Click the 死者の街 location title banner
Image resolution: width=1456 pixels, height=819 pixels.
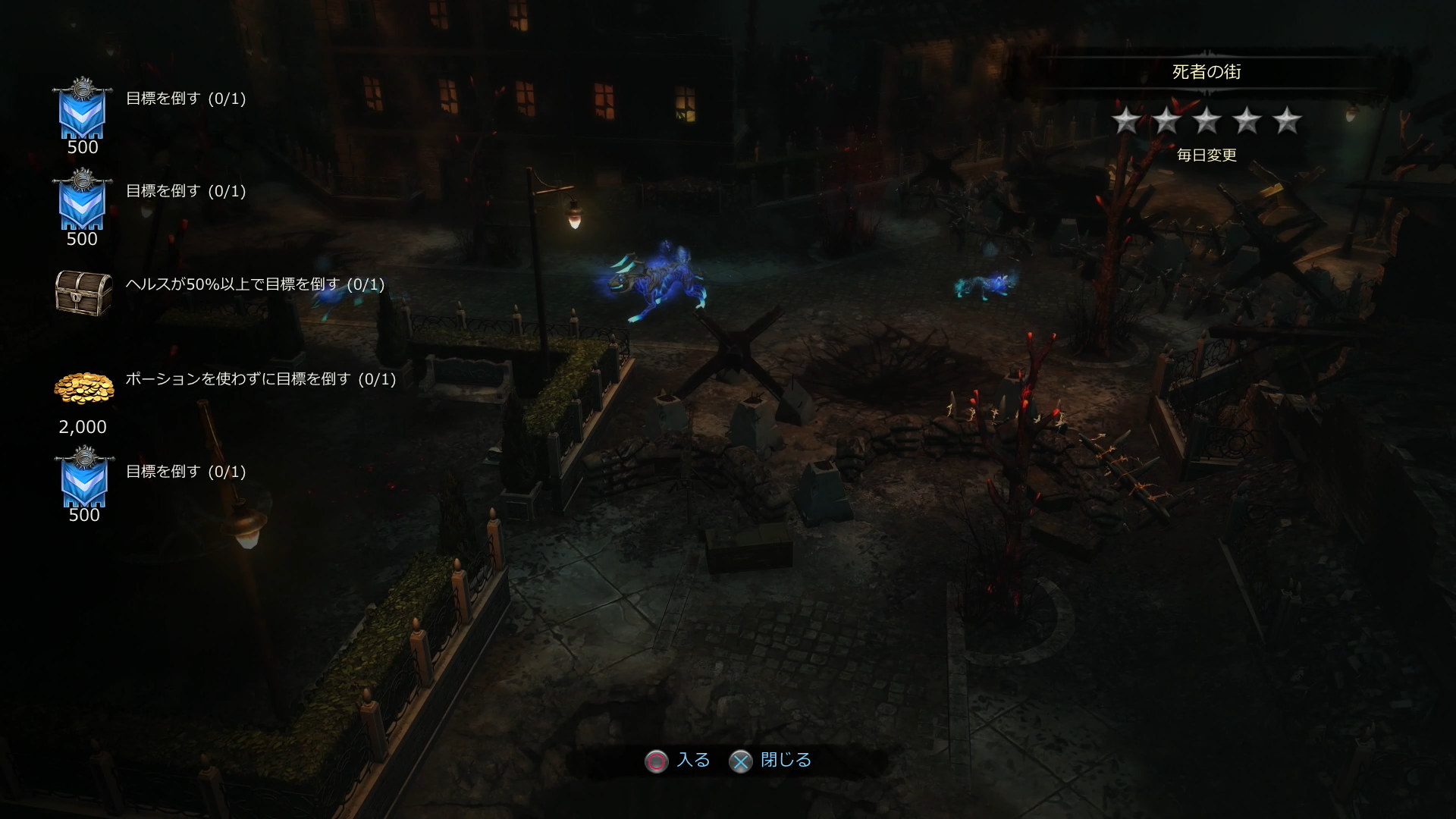1206,72
